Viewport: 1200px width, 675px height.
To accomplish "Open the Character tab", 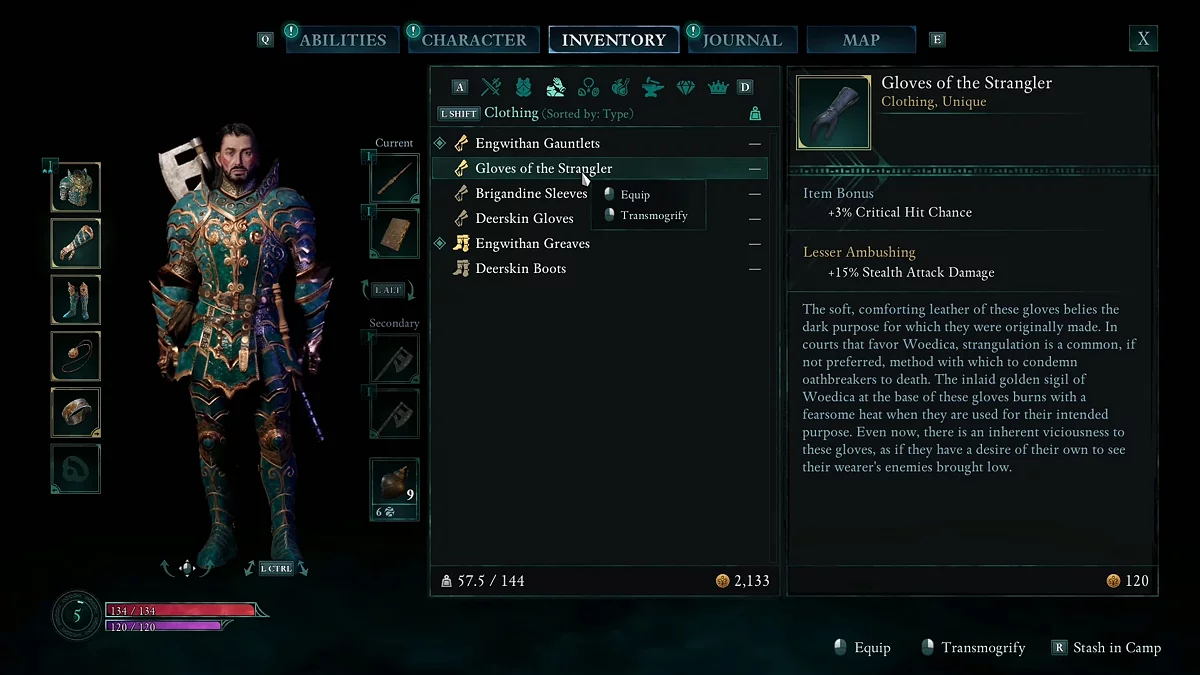I will click(473, 40).
